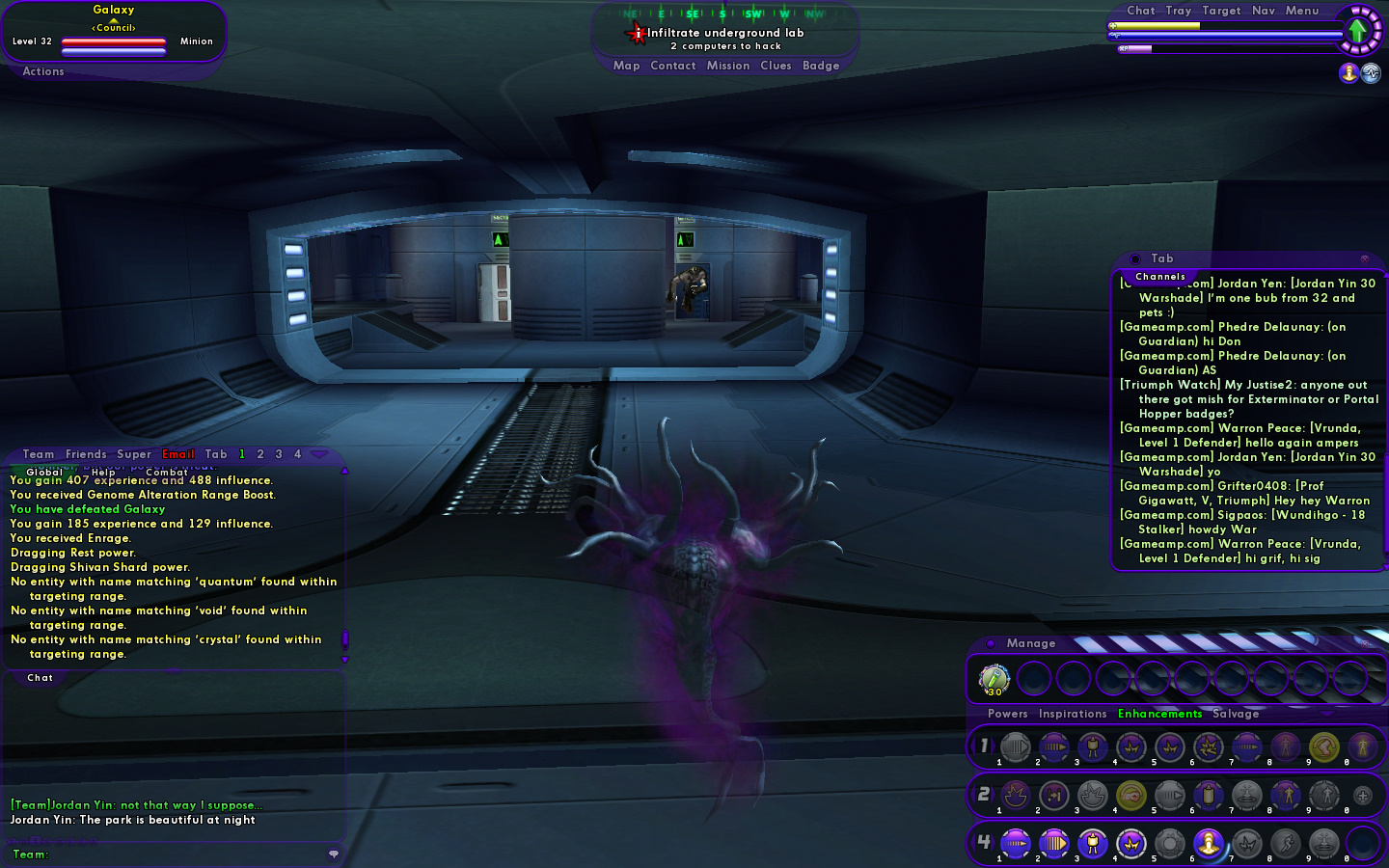Open the Manage enhancements screen

click(x=1030, y=643)
